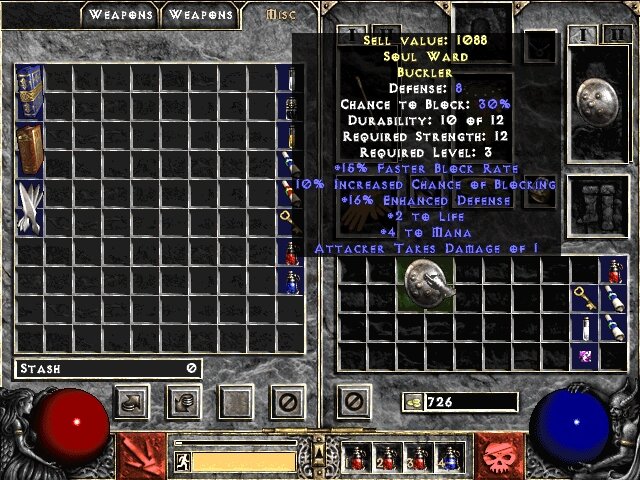
Task: Click the buy button with pouch icon
Action: click(131, 402)
